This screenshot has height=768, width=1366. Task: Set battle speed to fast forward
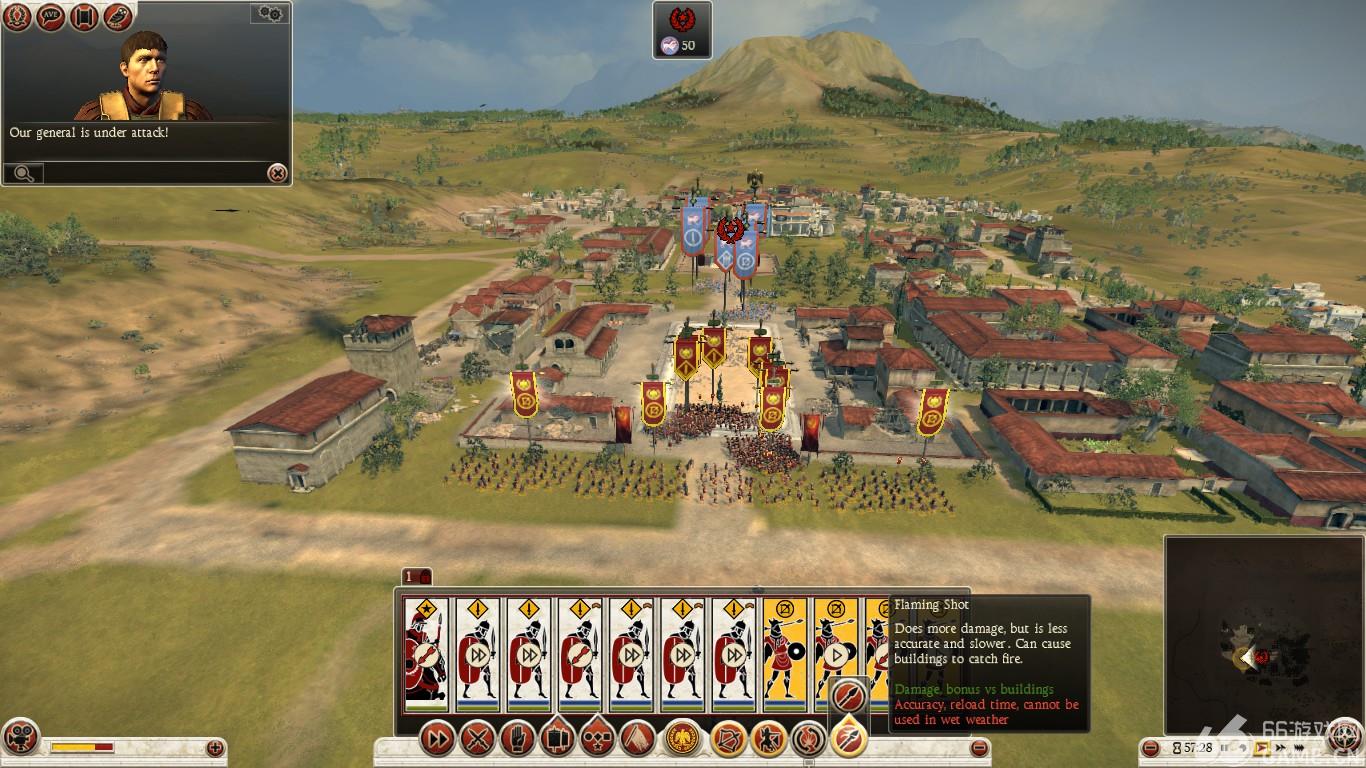pyautogui.click(x=1282, y=747)
